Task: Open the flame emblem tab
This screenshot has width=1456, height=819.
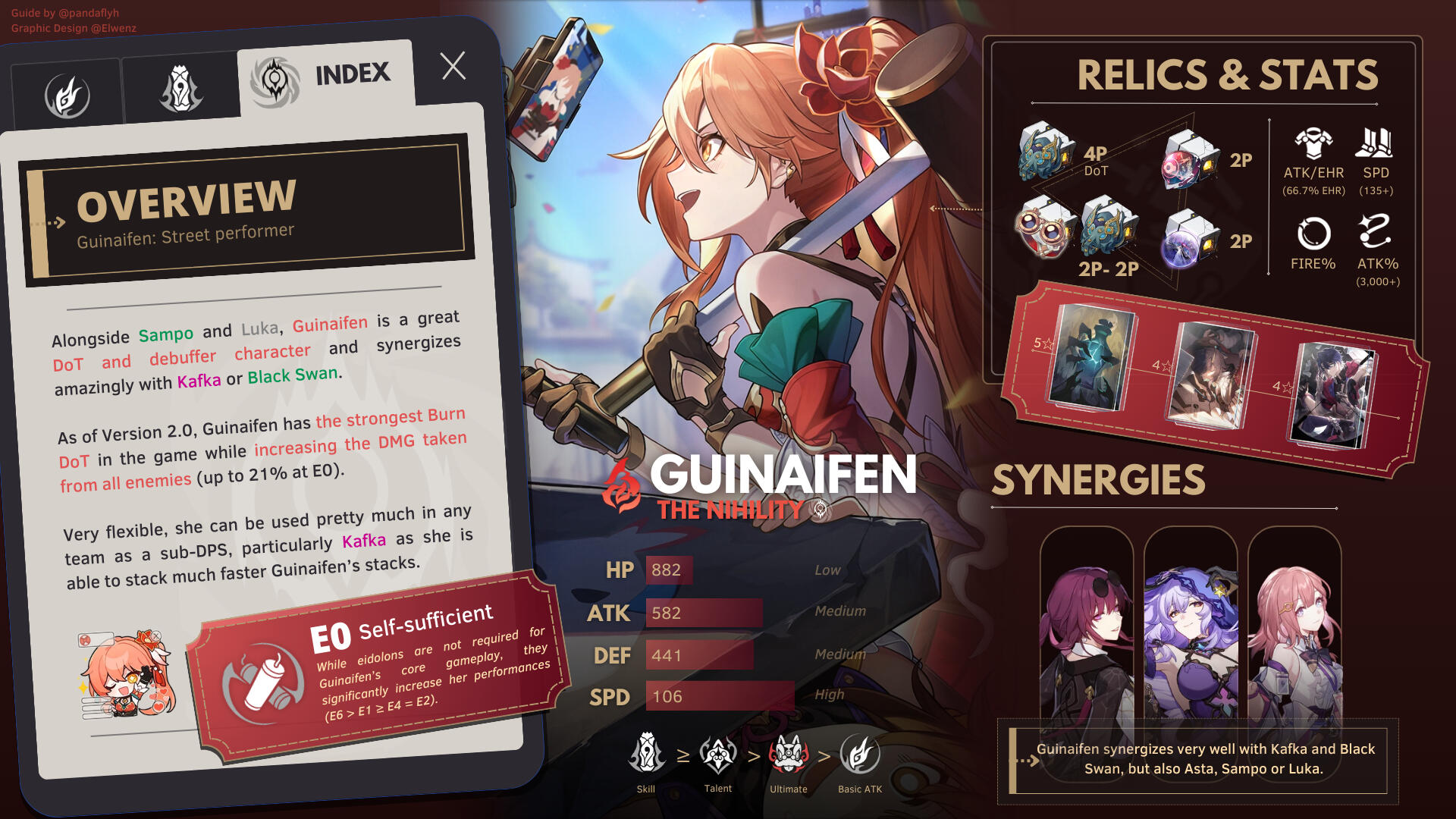Action: [67, 96]
